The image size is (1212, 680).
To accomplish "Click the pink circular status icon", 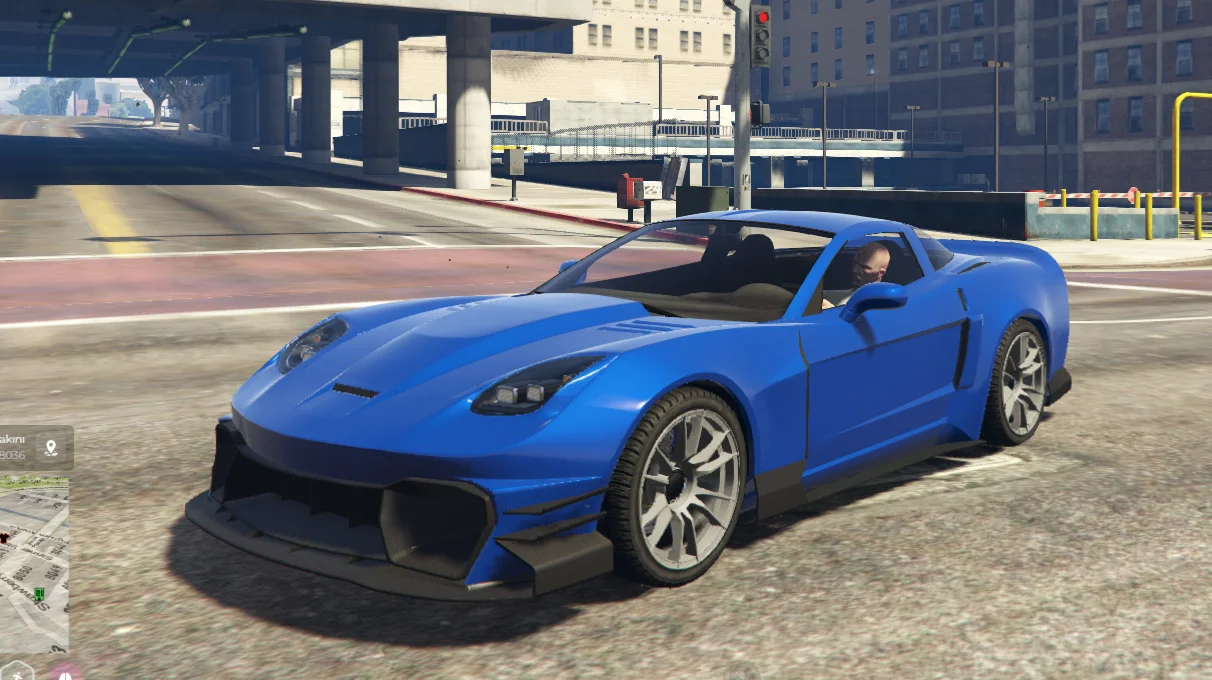I will tap(64, 673).
